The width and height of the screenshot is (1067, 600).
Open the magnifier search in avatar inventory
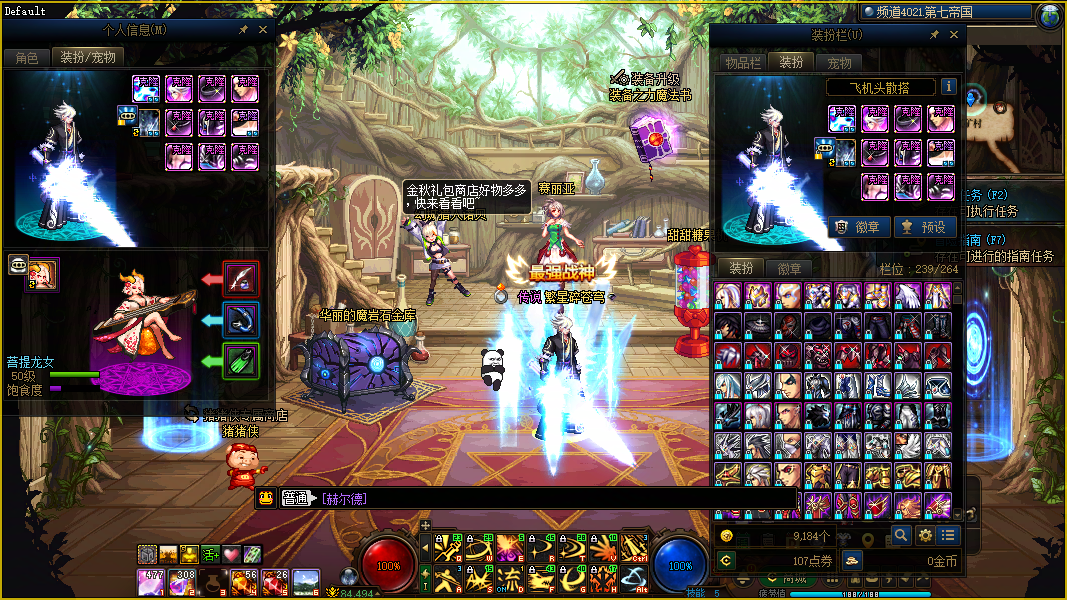(x=900, y=535)
